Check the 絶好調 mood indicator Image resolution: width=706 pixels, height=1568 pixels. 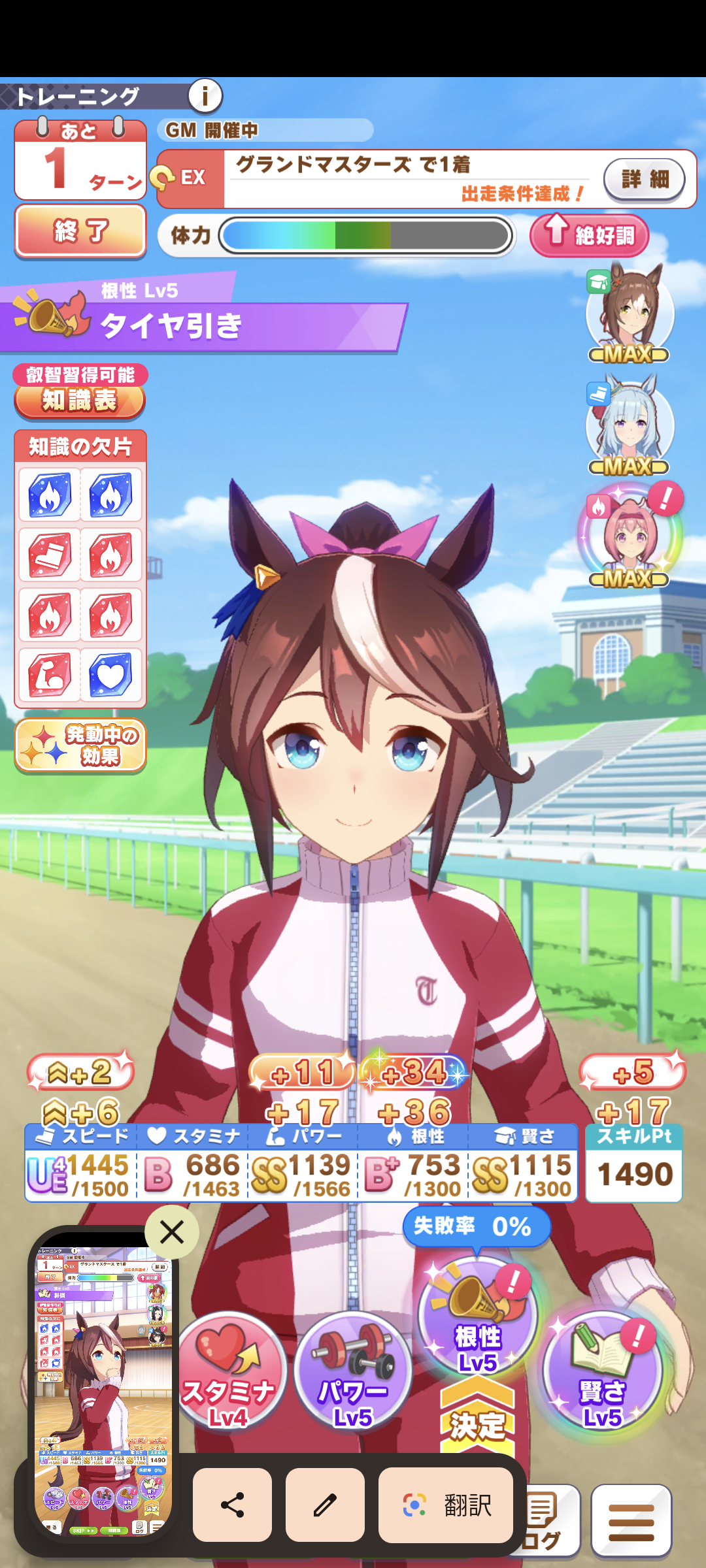click(589, 235)
